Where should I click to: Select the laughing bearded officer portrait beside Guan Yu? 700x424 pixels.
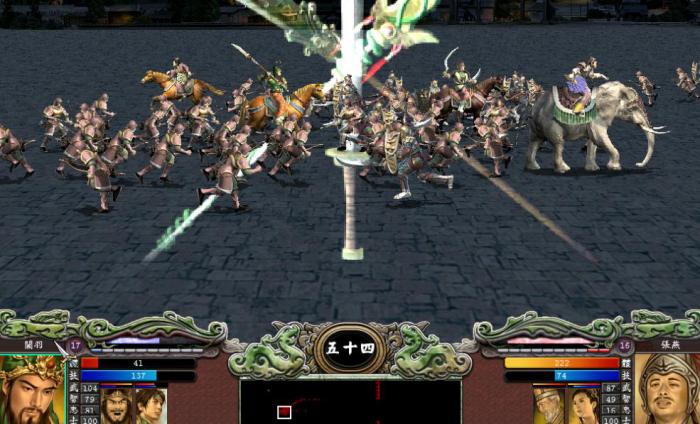[x=116, y=405]
